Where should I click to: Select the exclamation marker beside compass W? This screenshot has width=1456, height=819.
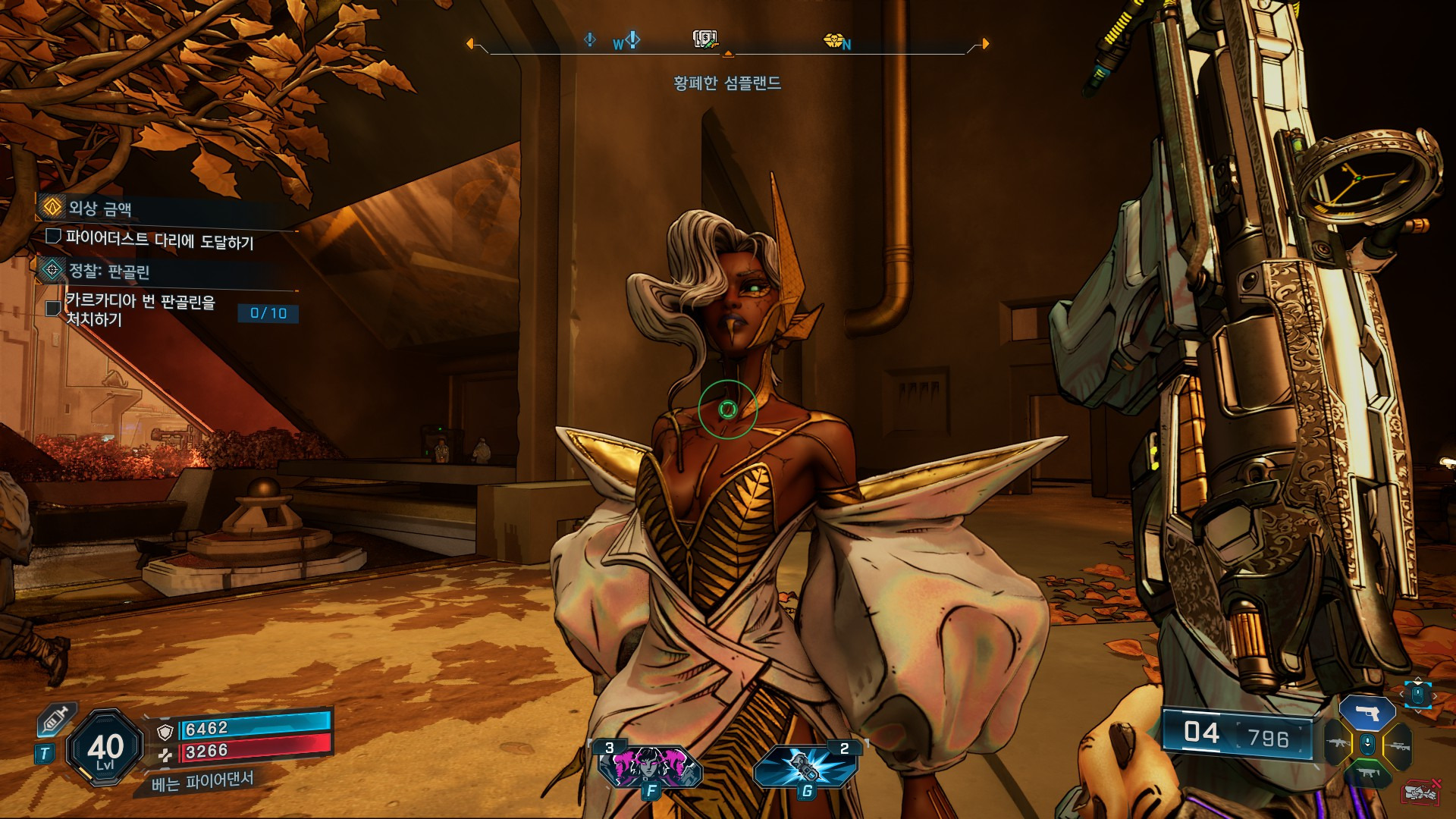click(x=632, y=39)
